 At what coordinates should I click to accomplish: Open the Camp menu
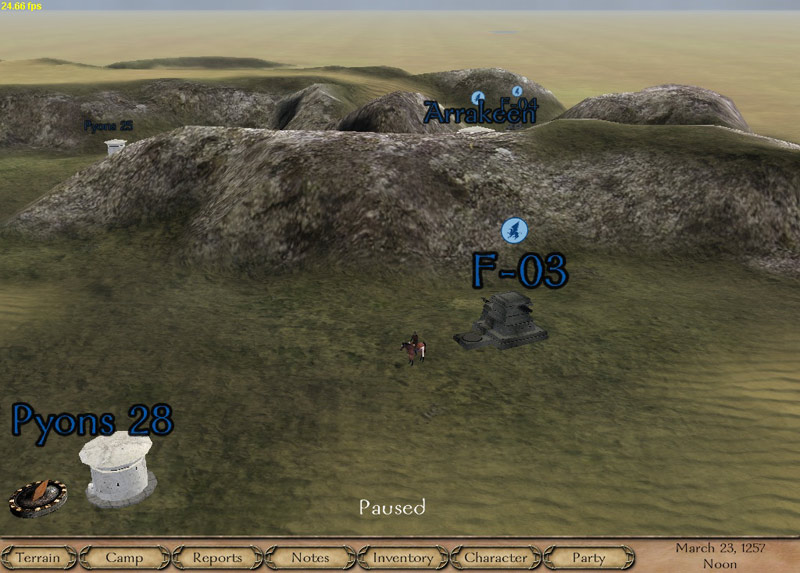(x=124, y=557)
